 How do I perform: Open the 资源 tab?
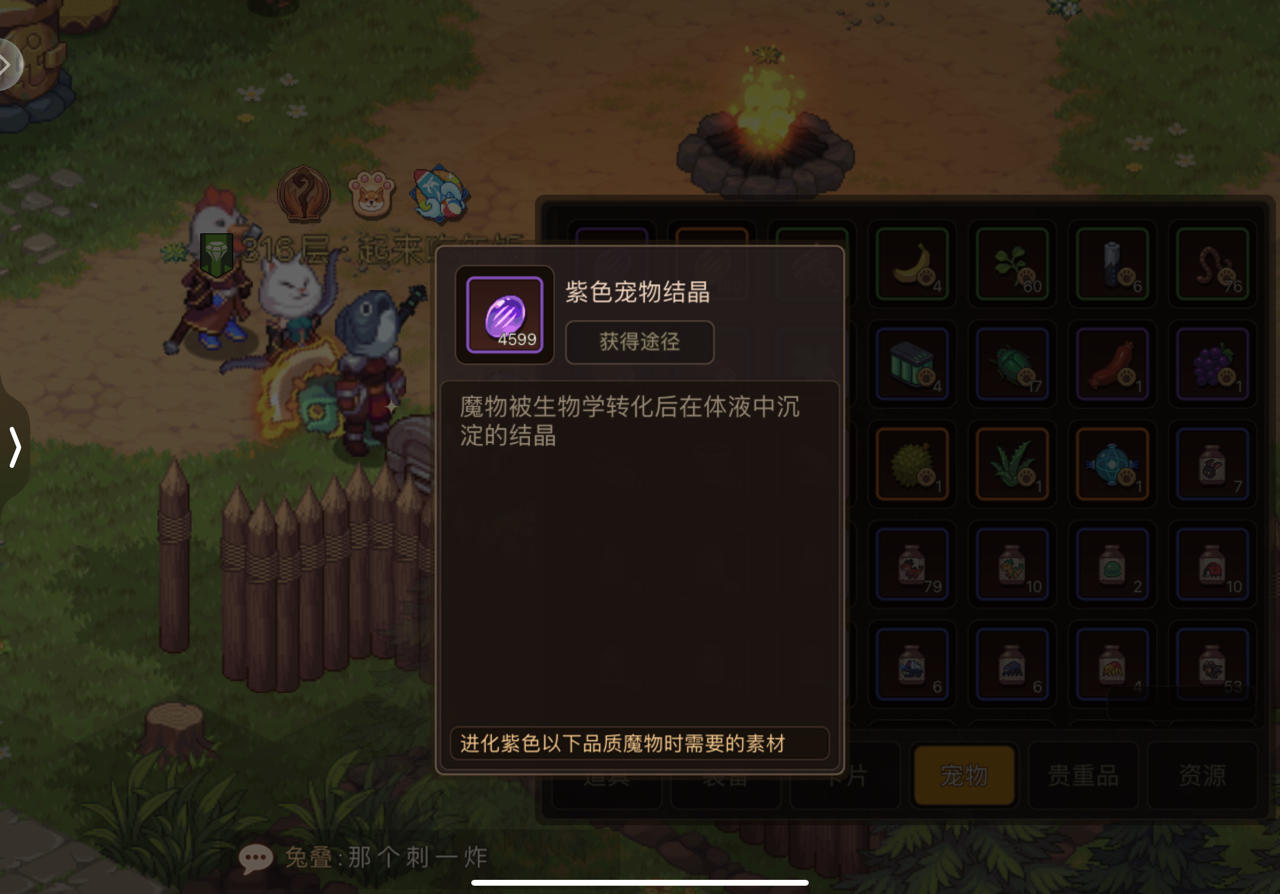coord(1200,775)
